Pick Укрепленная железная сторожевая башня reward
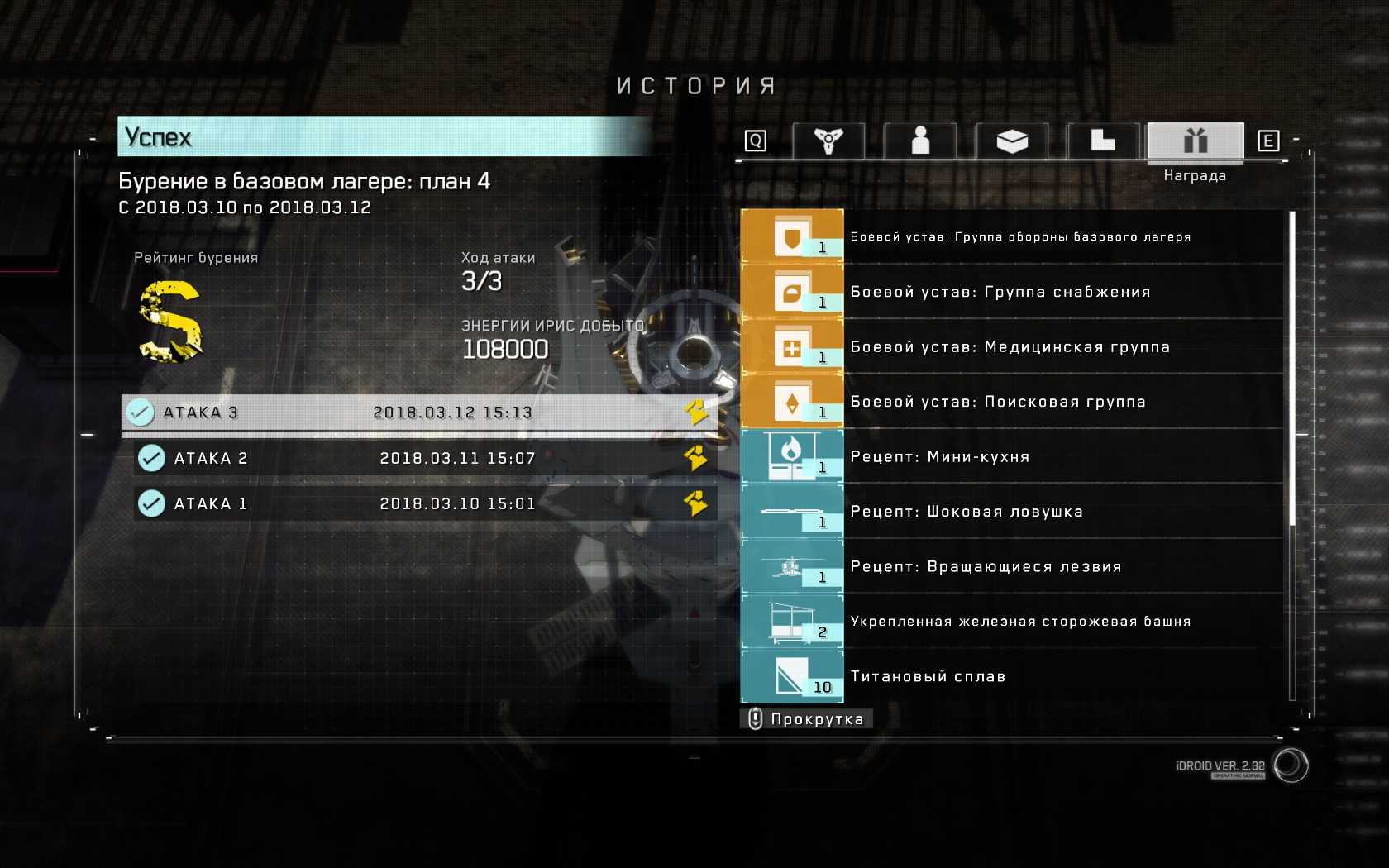The height and width of the screenshot is (868, 1389). [x=1013, y=622]
